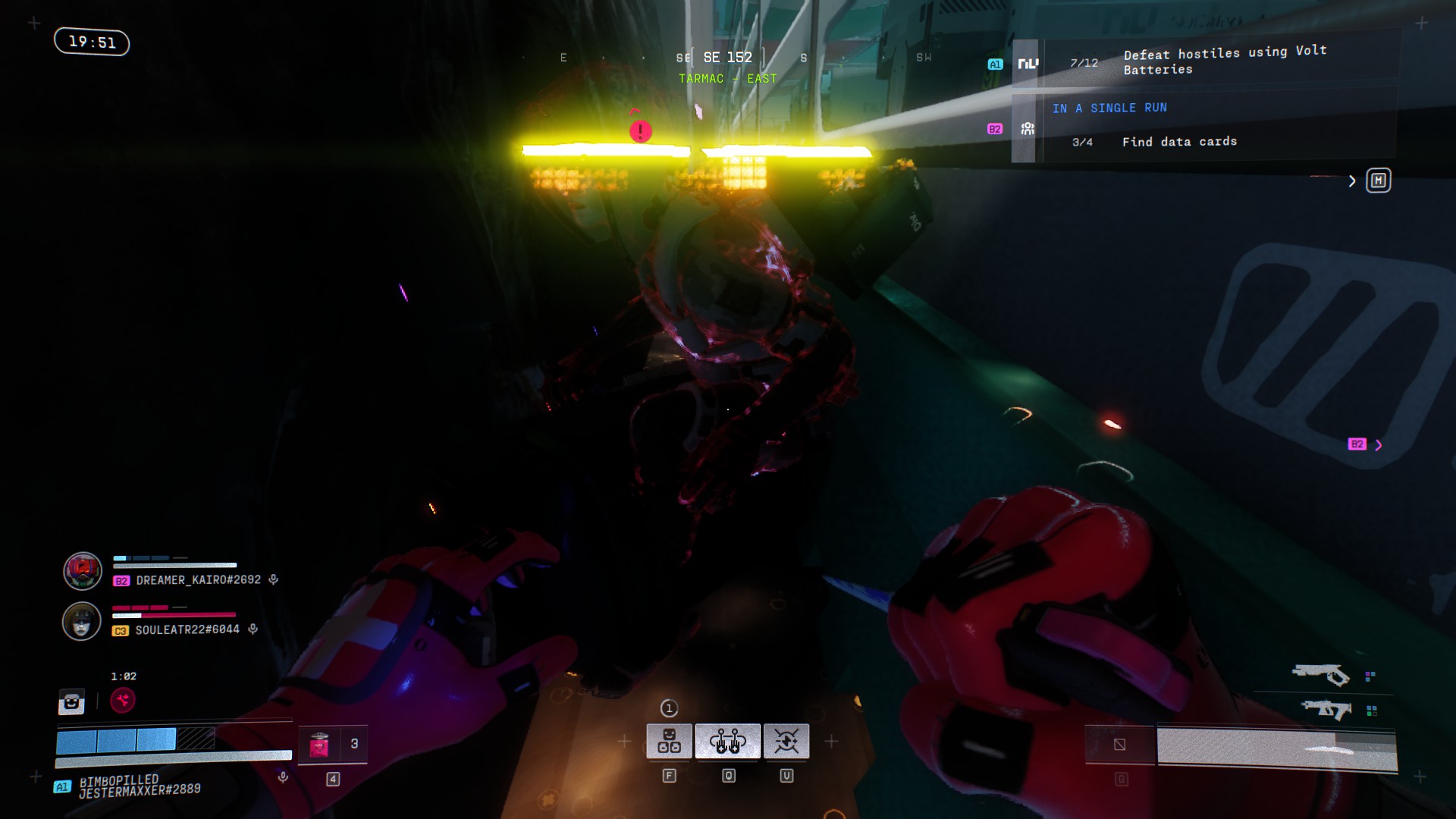Toggle DREAMER_KAIRO's microphone icon
Screen dimensions: 1456x819
[274, 579]
